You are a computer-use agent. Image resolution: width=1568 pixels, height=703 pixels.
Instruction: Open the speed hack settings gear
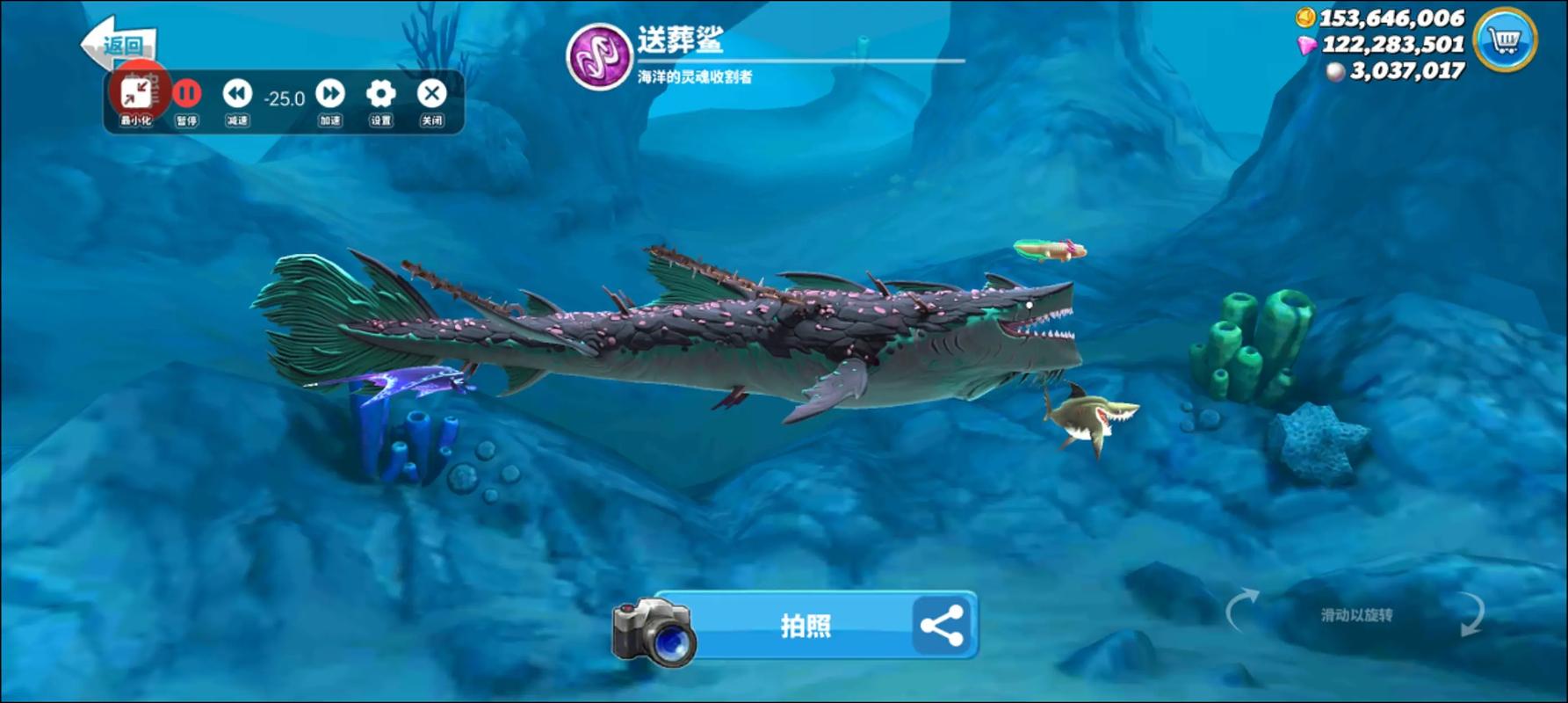tap(379, 94)
